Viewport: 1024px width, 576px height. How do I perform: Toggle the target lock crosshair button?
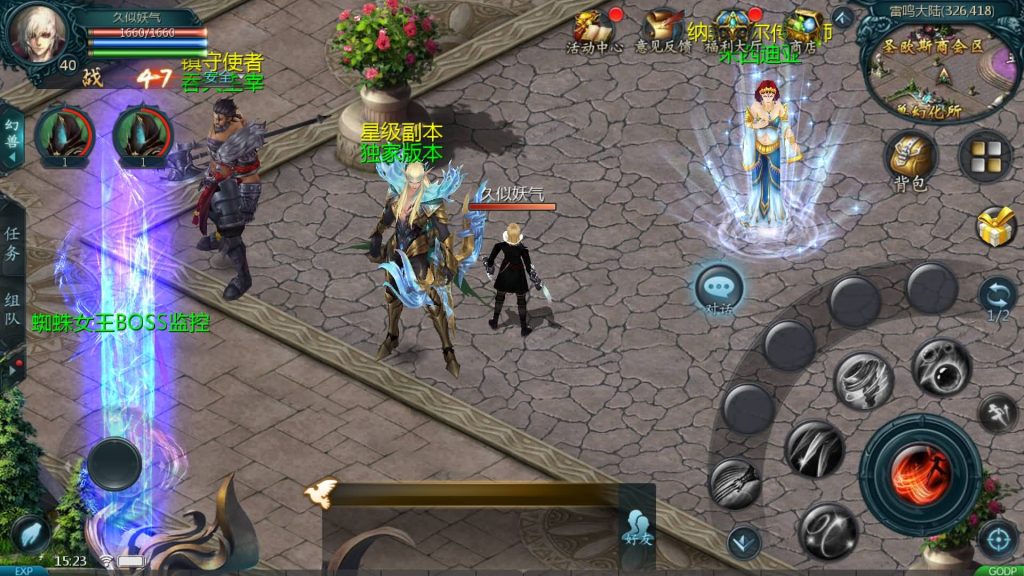[x=997, y=540]
